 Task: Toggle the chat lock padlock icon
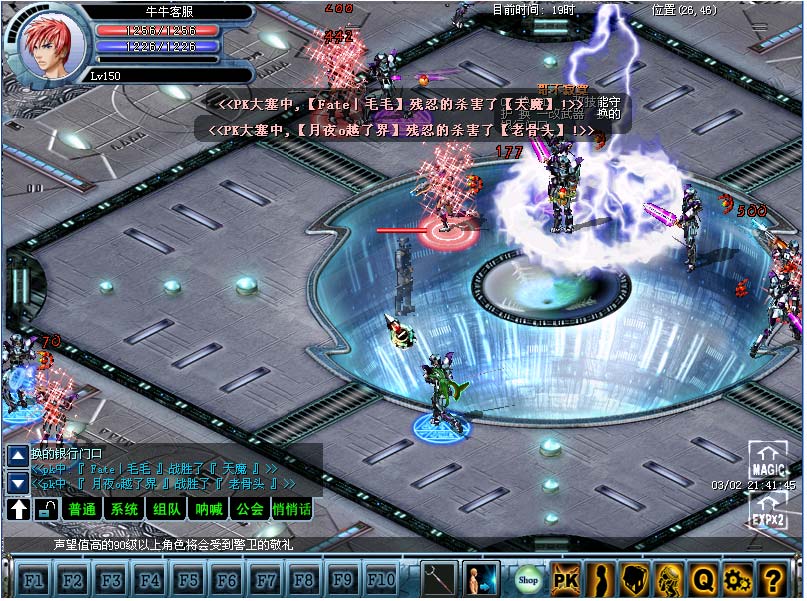[46, 510]
